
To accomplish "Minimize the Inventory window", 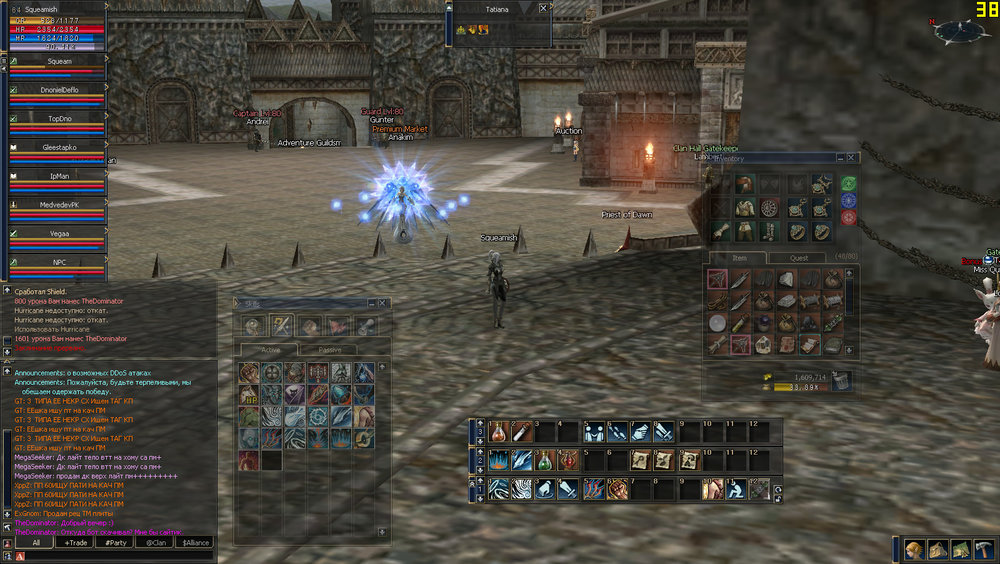I will pyautogui.click(x=839, y=158).
